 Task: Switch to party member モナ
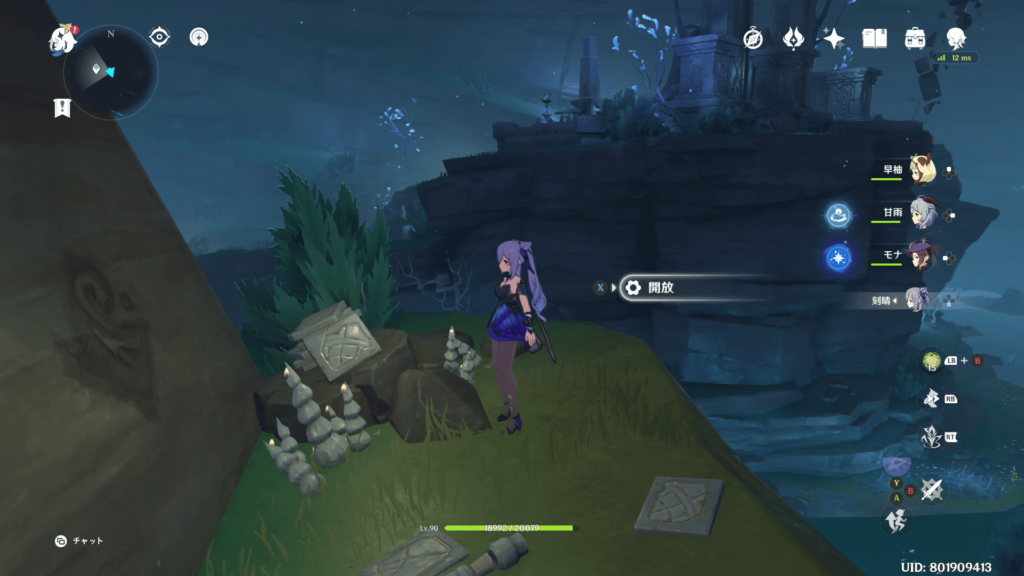pyautogui.click(x=922, y=255)
